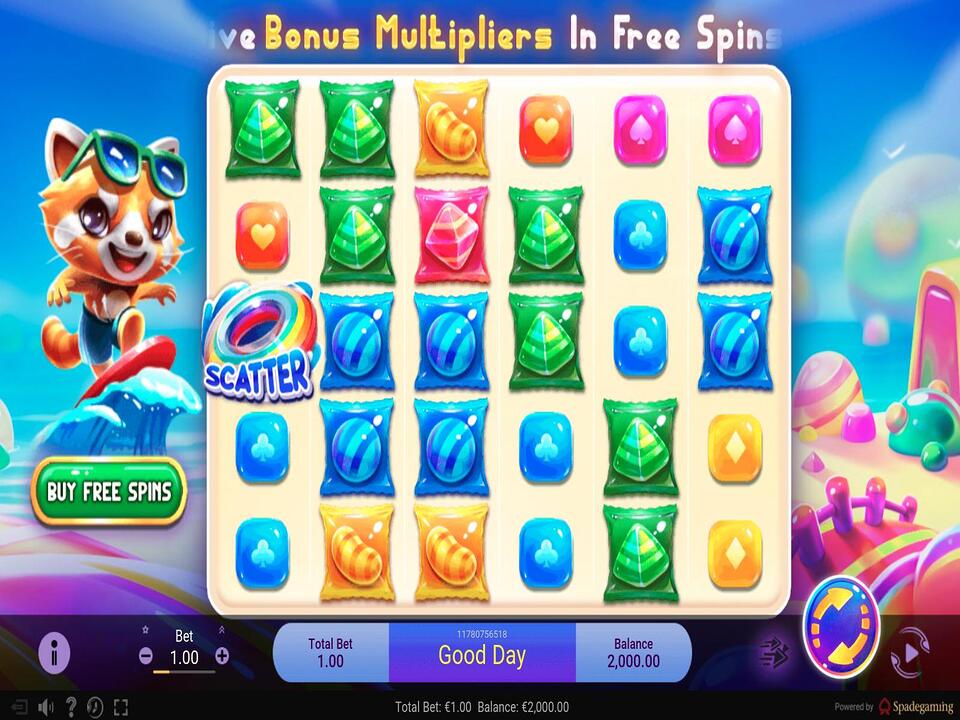The image size is (960, 720).
Task: Open the clock history icon
Action: click(x=96, y=707)
